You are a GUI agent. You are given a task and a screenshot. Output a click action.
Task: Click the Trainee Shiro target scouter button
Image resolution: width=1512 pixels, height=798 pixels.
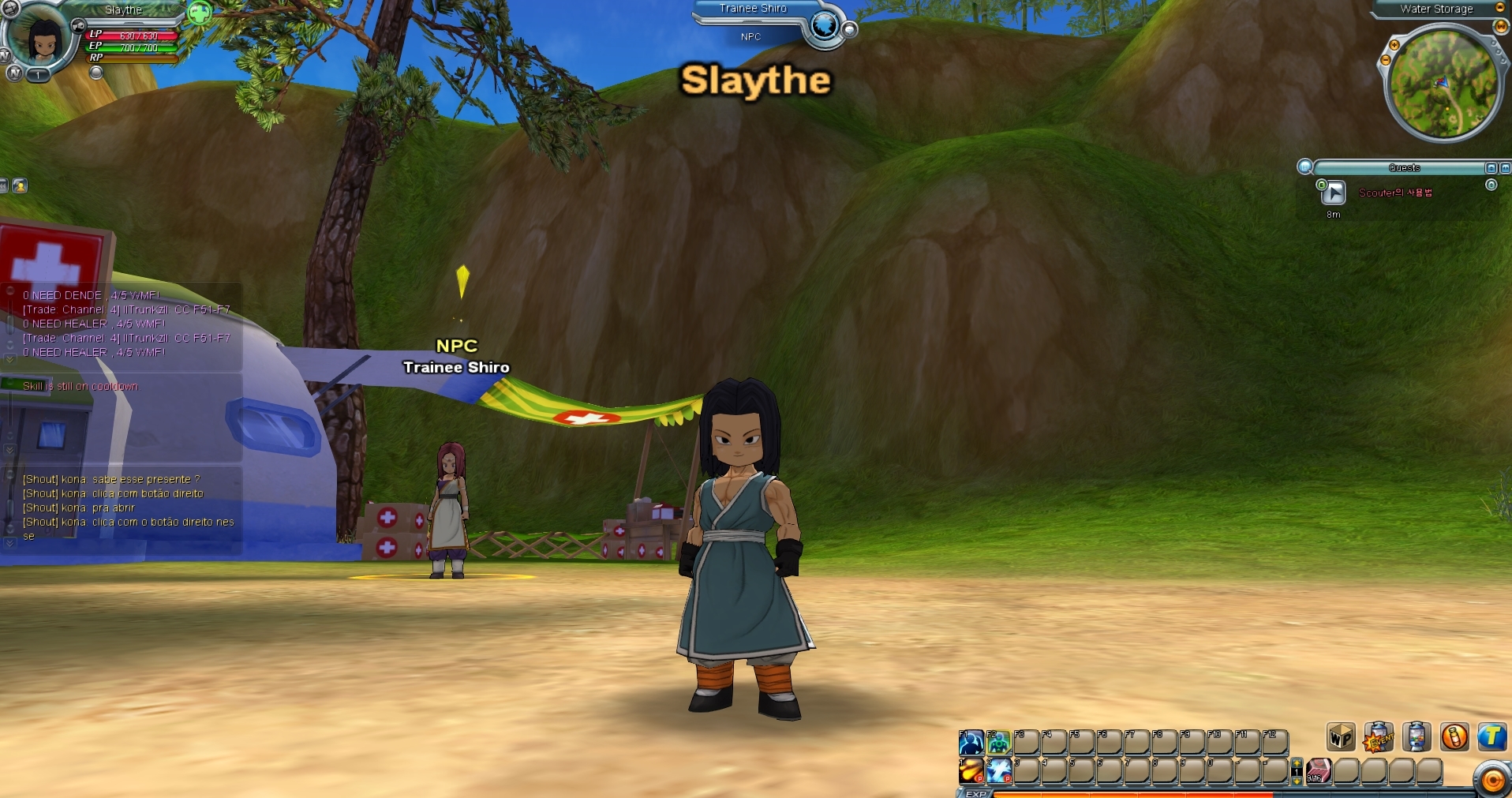click(x=824, y=26)
